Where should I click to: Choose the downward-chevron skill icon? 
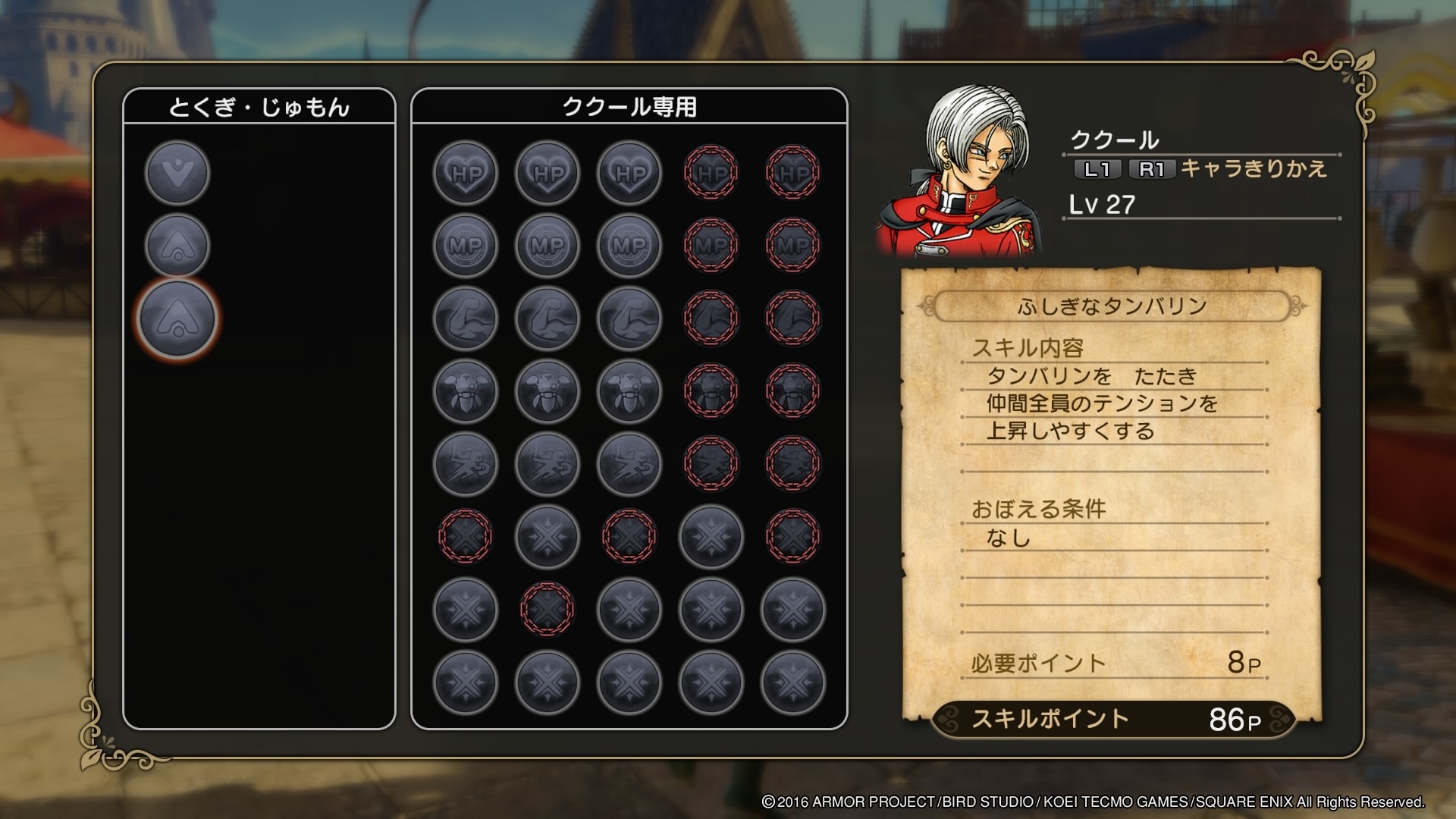[x=177, y=172]
